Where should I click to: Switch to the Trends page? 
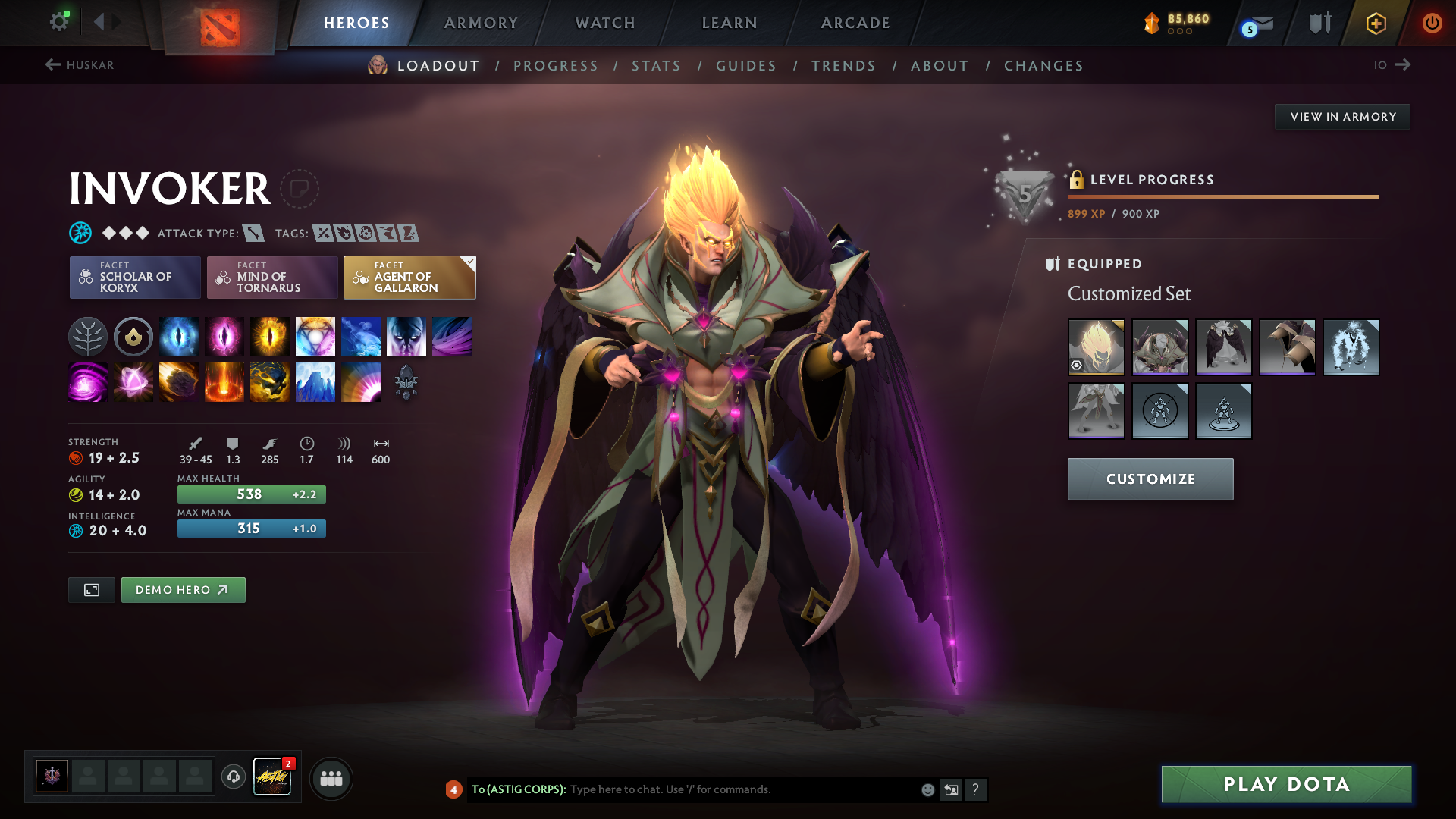(843, 66)
